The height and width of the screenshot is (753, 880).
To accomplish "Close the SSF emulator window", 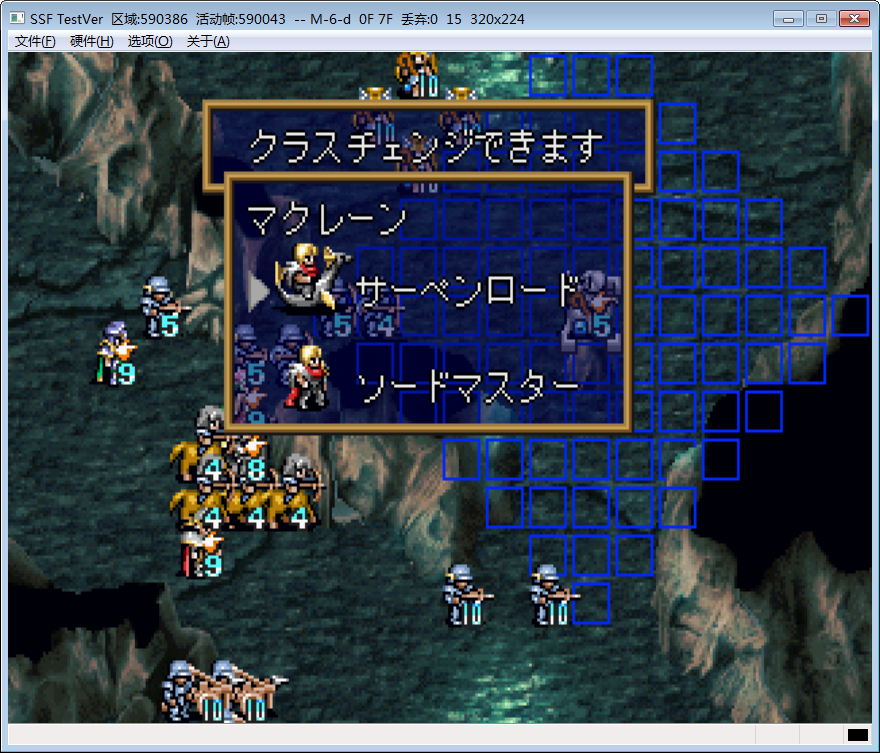I will point(853,19).
